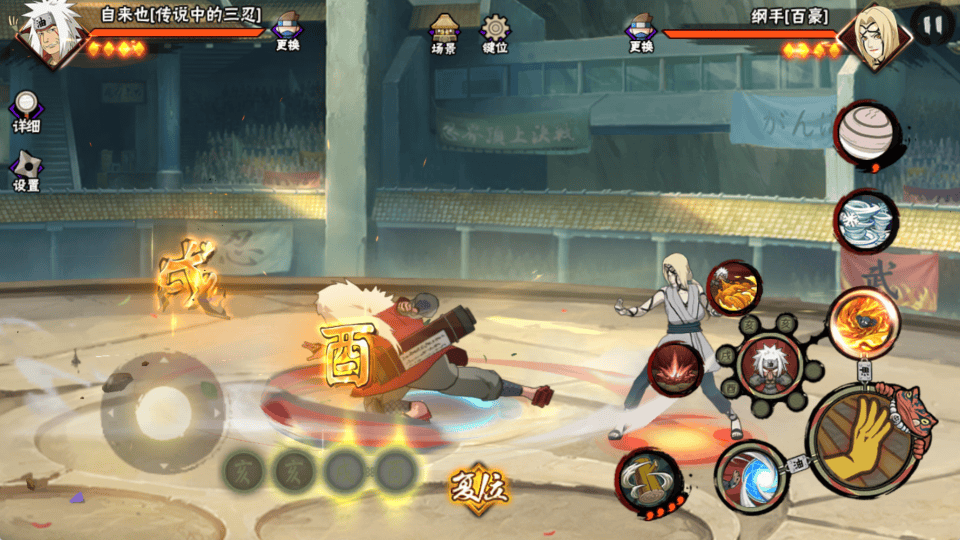The height and width of the screenshot is (540, 960).
Task: Use the white cloth-ball secret scroll
Action: click(x=865, y=131)
